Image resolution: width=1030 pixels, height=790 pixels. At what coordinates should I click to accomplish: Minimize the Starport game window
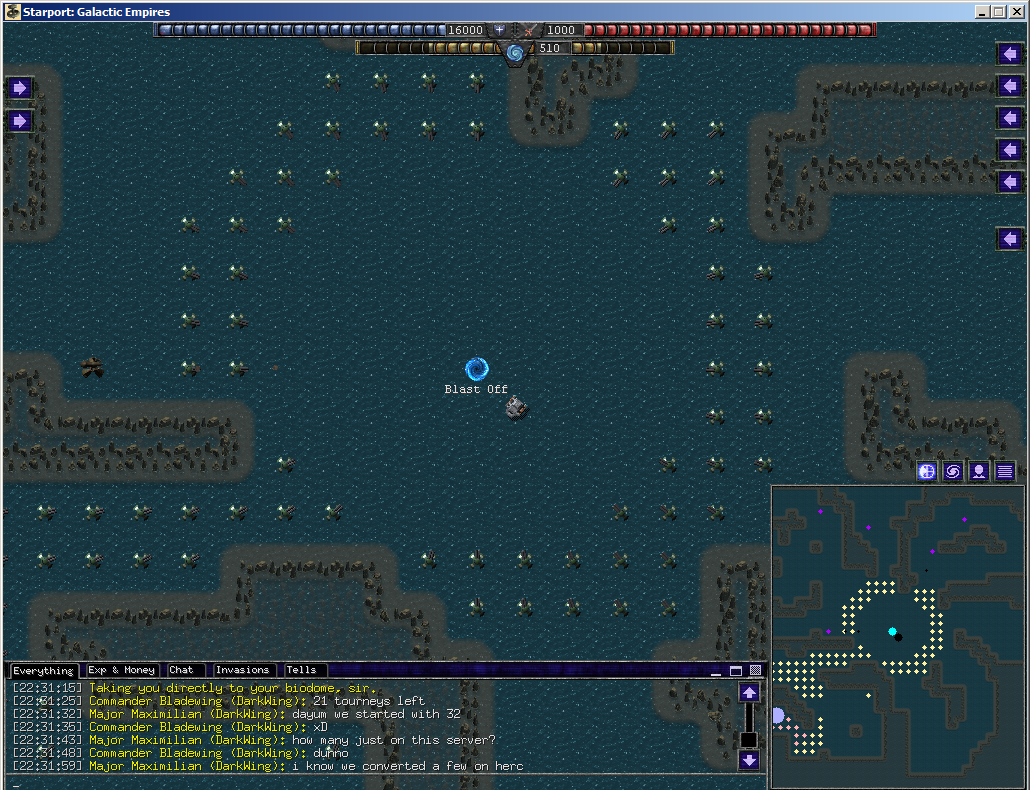point(984,12)
